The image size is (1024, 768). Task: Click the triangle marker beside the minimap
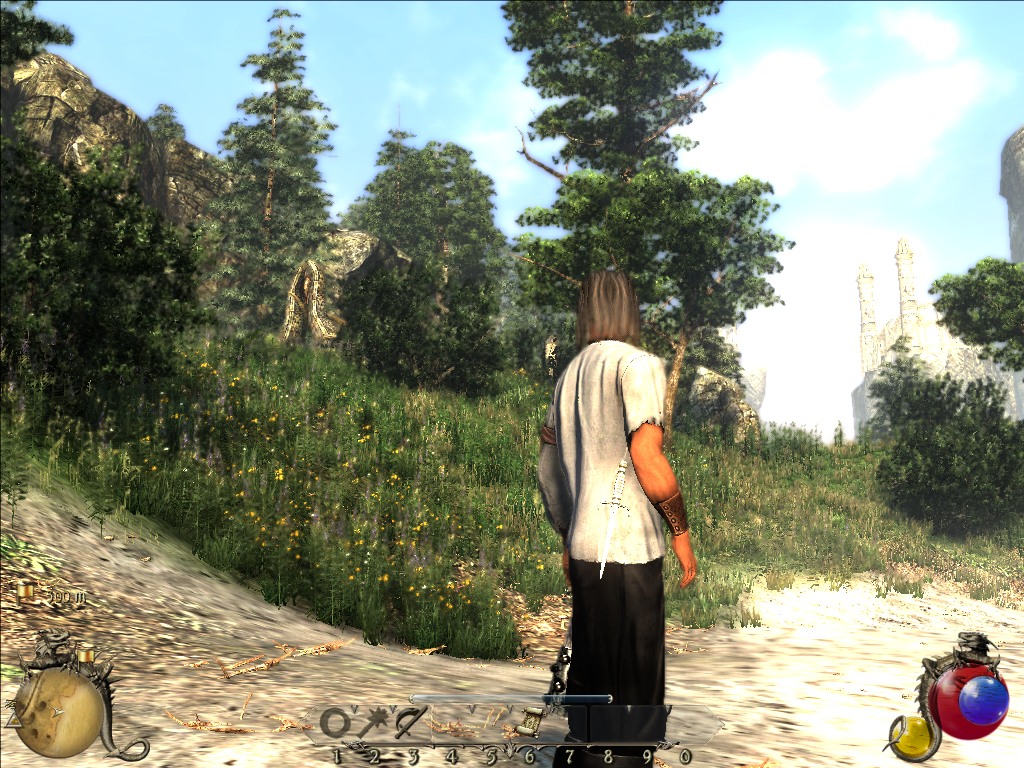(x=13, y=718)
